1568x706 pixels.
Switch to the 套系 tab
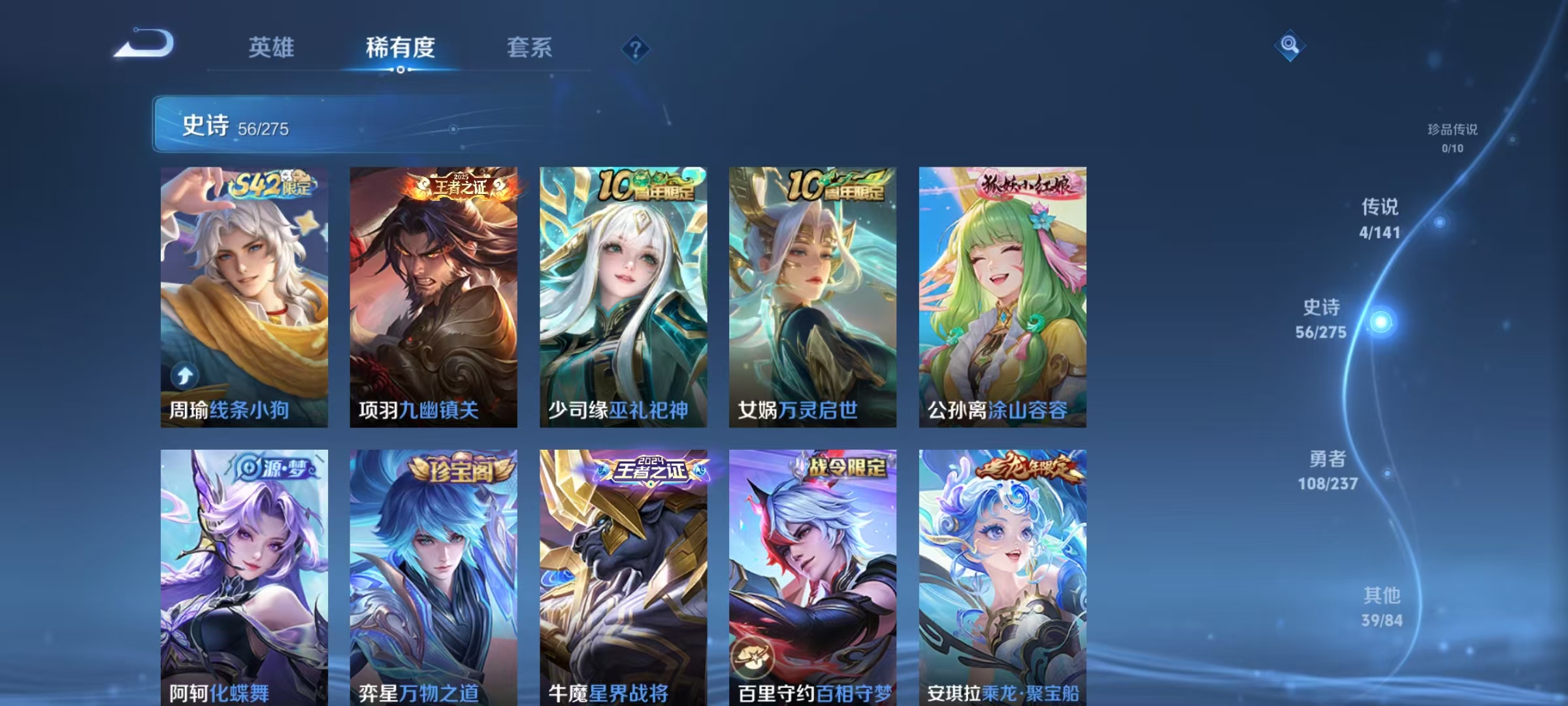pyautogui.click(x=529, y=47)
